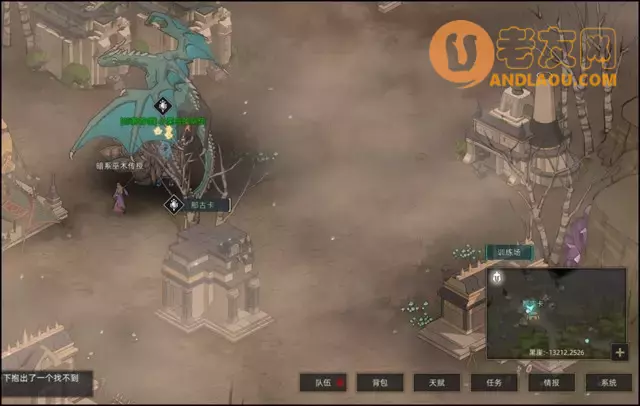Image resolution: width=640 pixels, height=406 pixels.
Task: Click the round icon in minimap corner
Action: point(496,277)
